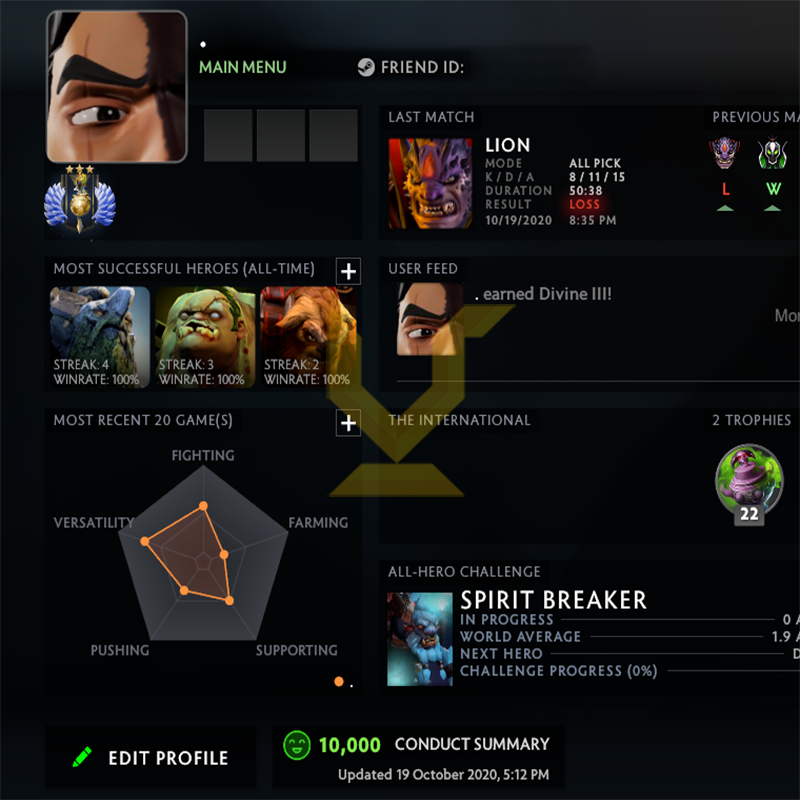Expand Most Successful Heroes with plus button
Image resolution: width=800 pixels, height=800 pixels.
click(347, 271)
